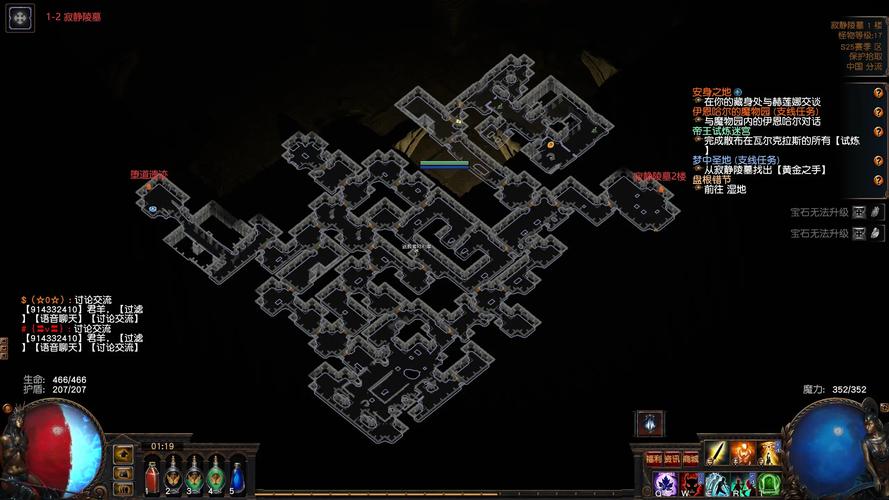The height and width of the screenshot is (500, 889).
Task: Activate the red demon face skill
Action: (x=692, y=484)
